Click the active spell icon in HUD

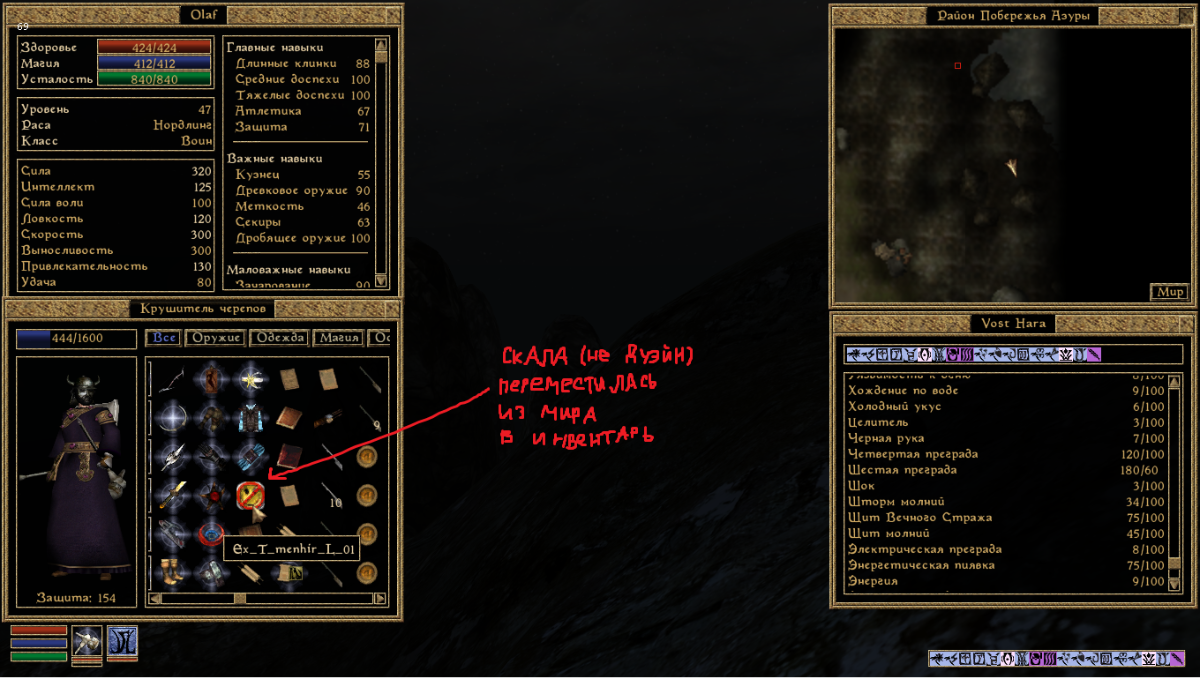click(x=122, y=641)
